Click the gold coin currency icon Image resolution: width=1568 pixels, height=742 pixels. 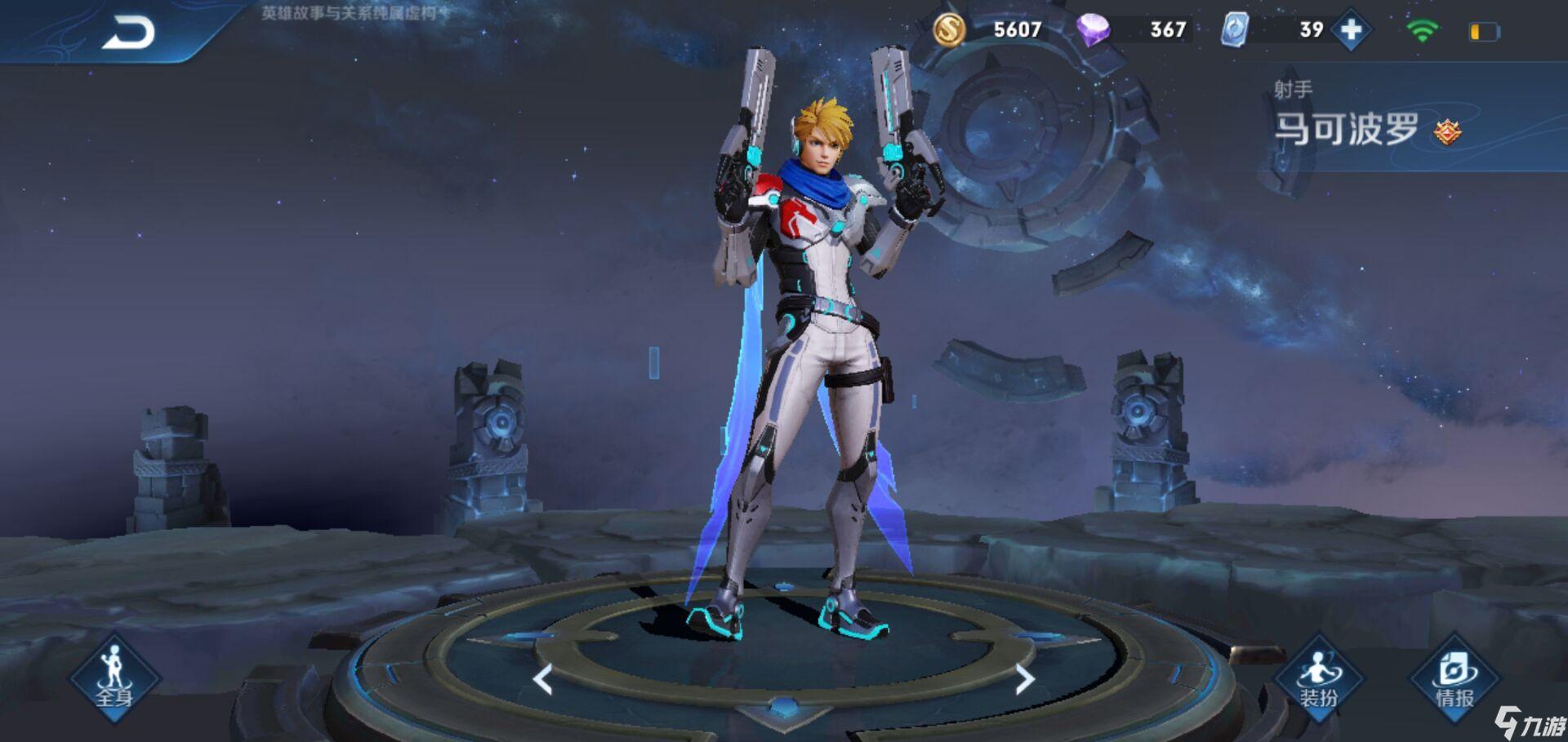click(x=949, y=30)
